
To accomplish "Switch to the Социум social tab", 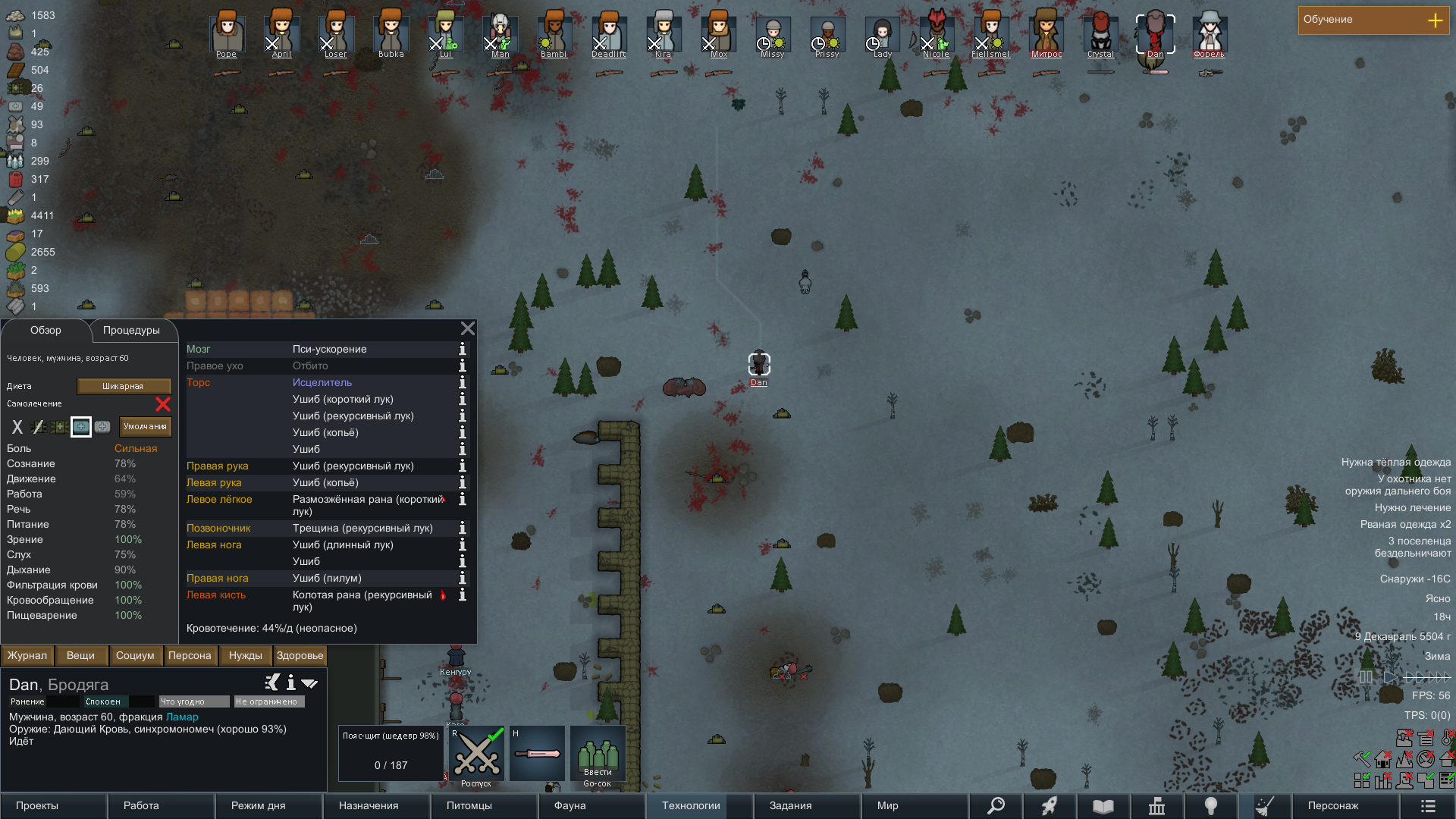I will (x=135, y=656).
